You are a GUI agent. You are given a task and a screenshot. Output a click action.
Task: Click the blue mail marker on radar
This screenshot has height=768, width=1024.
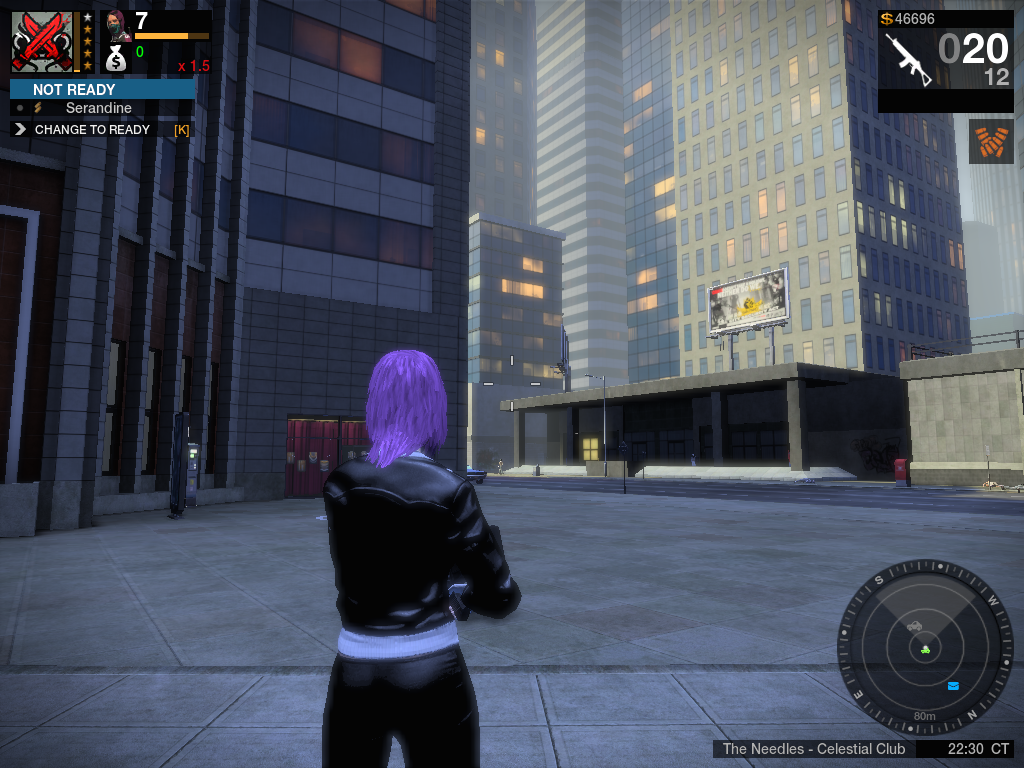point(953,686)
